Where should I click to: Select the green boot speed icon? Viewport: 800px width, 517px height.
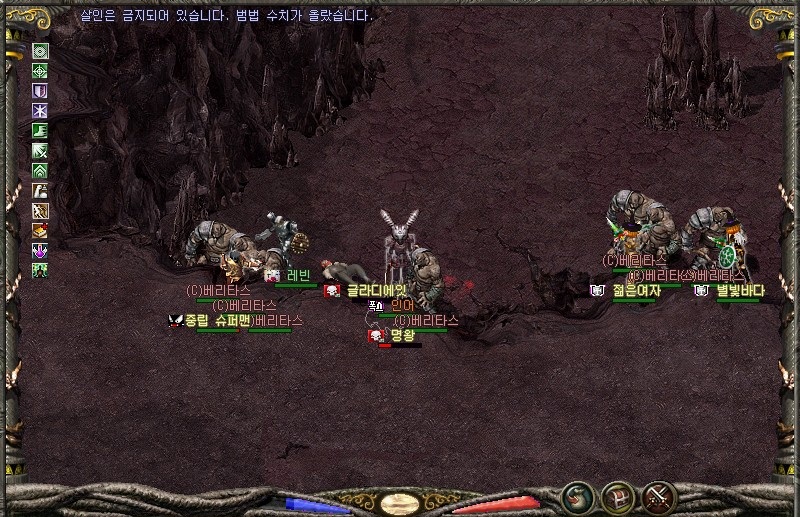tap(40, 131)
